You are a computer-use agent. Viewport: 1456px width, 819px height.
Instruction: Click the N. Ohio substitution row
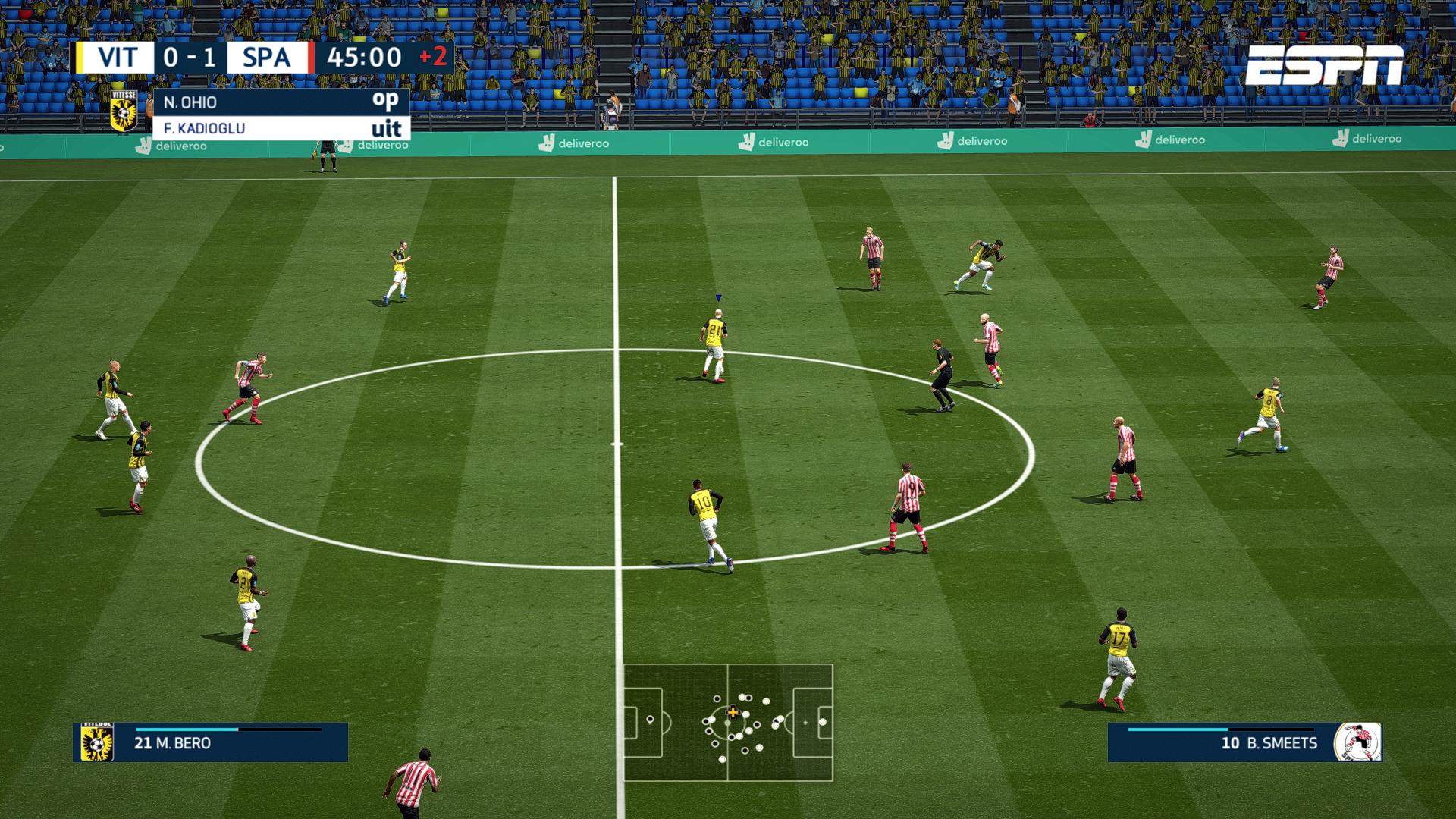click(x=281, y=102)
